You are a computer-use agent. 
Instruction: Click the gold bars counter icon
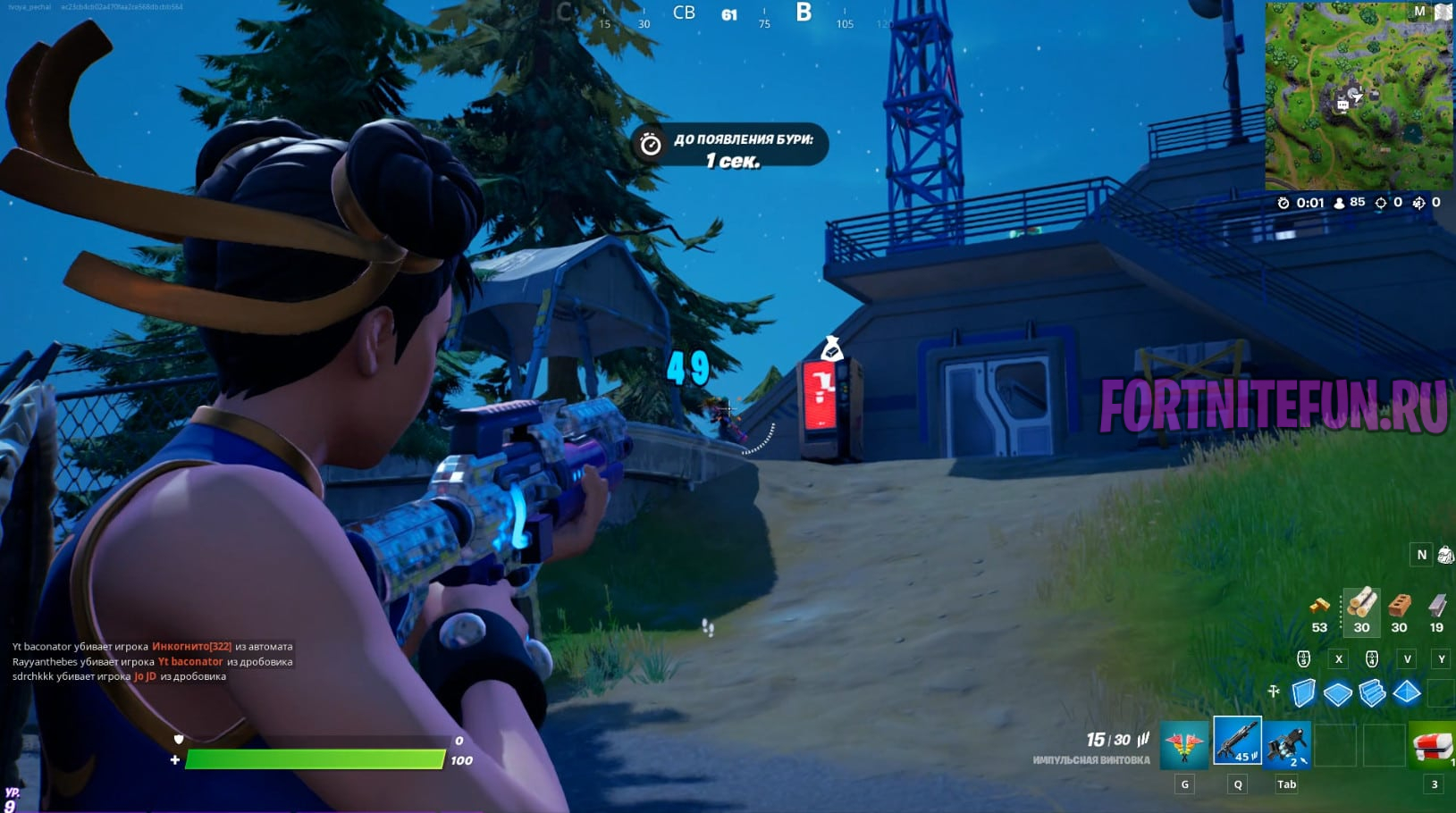tap(1319, 606)
